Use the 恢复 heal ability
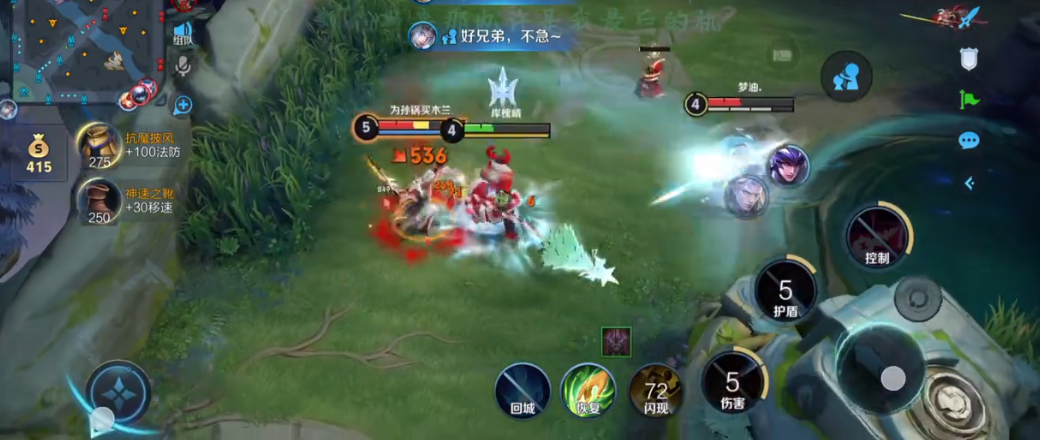 587,389
